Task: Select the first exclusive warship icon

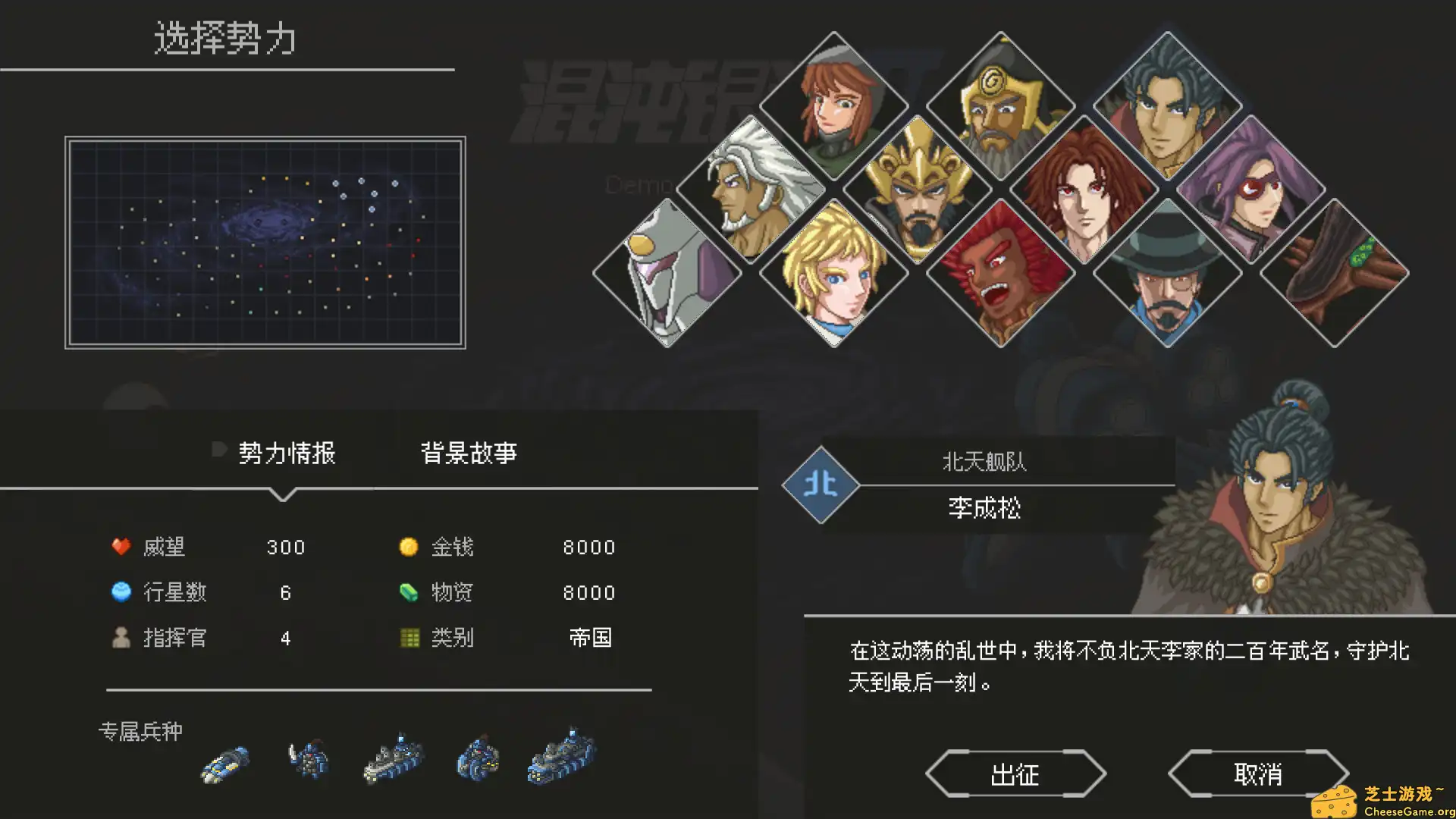Action: (224, 762)
